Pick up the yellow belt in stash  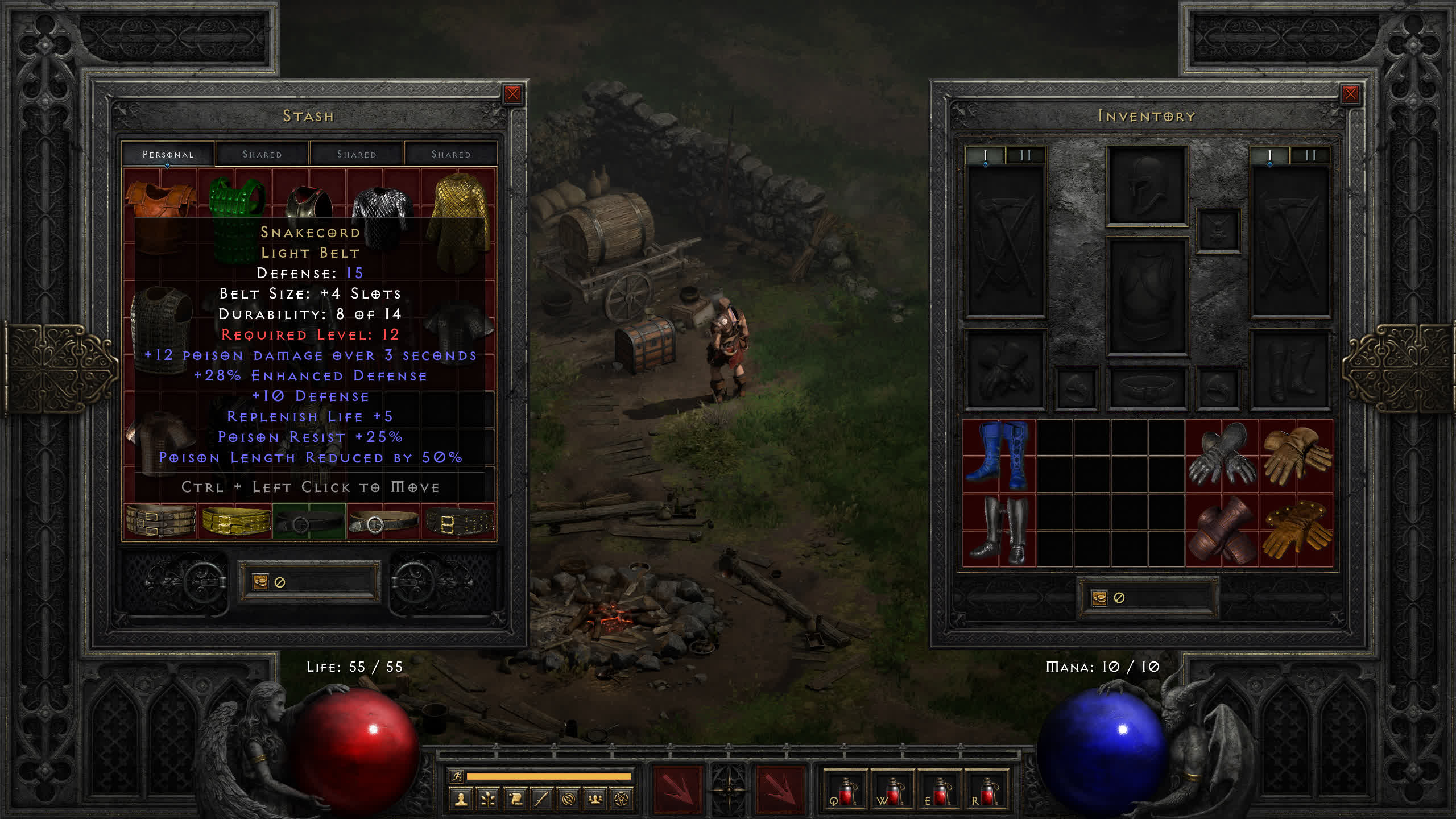(x=235, y=521)
